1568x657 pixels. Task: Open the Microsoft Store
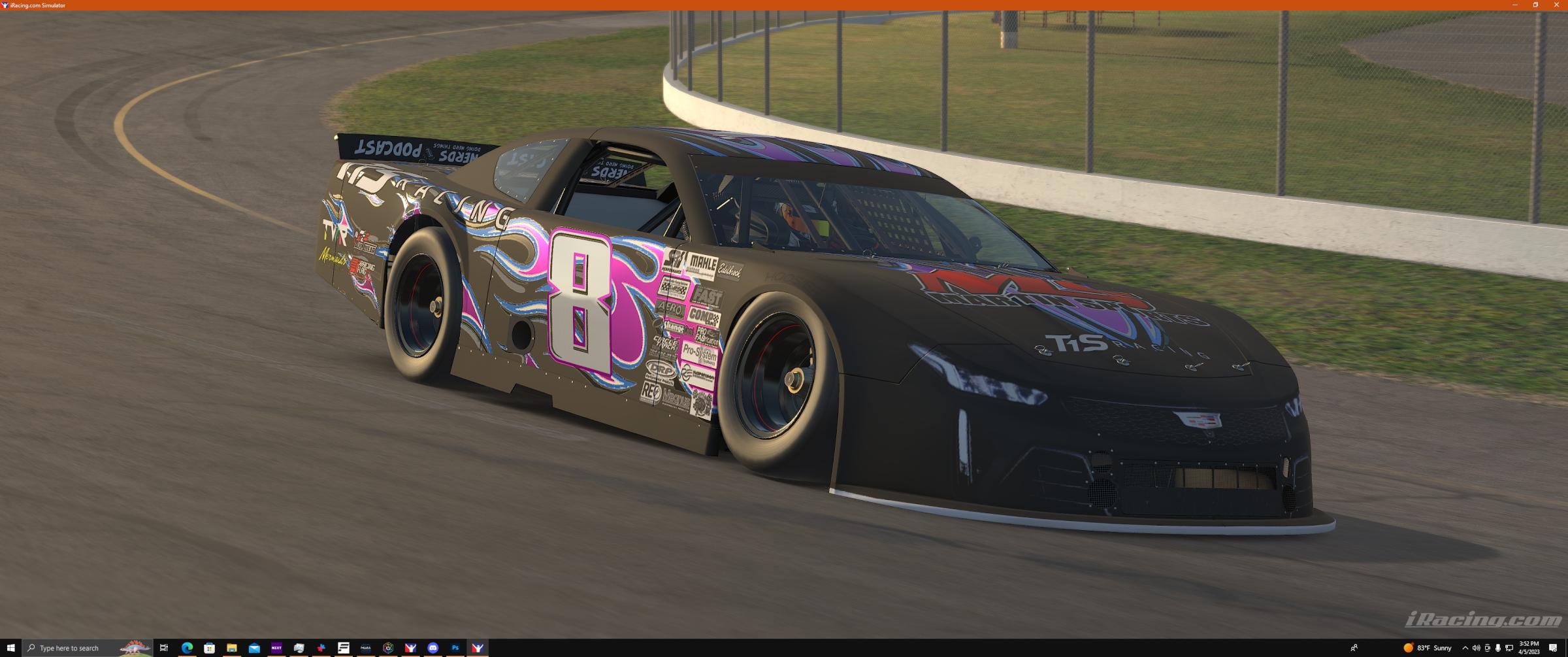coord(209,648)
